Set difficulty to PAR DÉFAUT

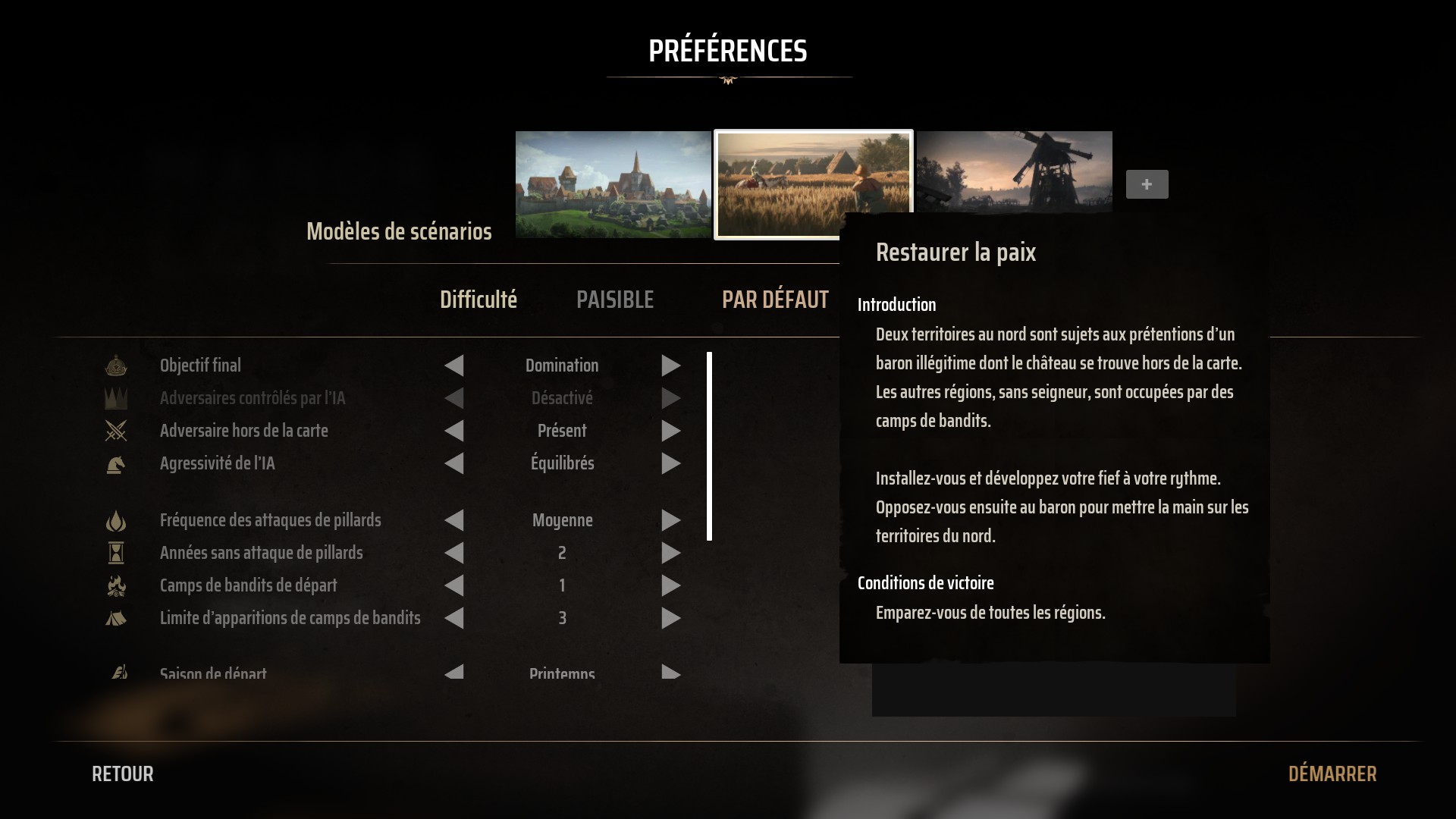pos(774,300)
